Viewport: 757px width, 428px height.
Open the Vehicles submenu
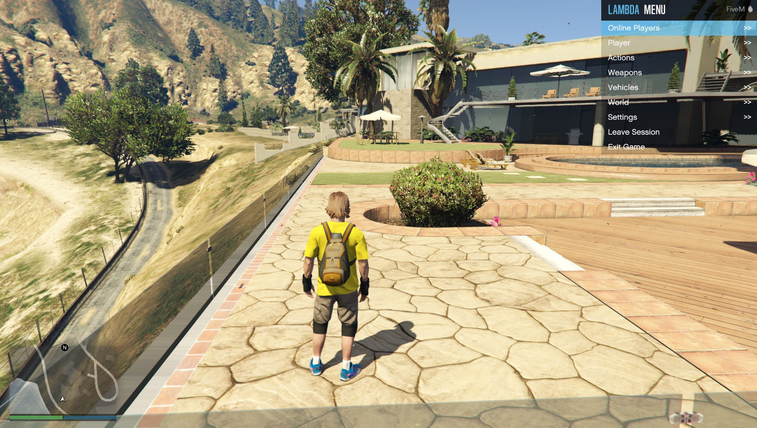pos(678,88)
